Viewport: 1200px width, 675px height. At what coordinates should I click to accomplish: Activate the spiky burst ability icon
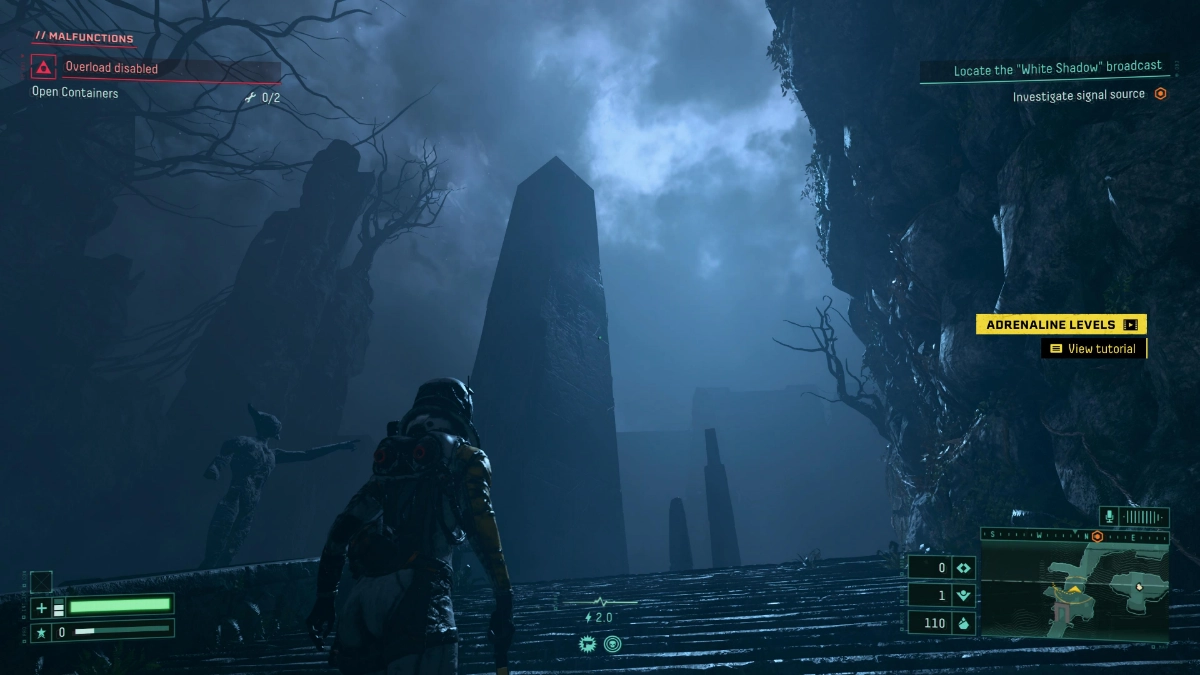click(x=588, y=644)
